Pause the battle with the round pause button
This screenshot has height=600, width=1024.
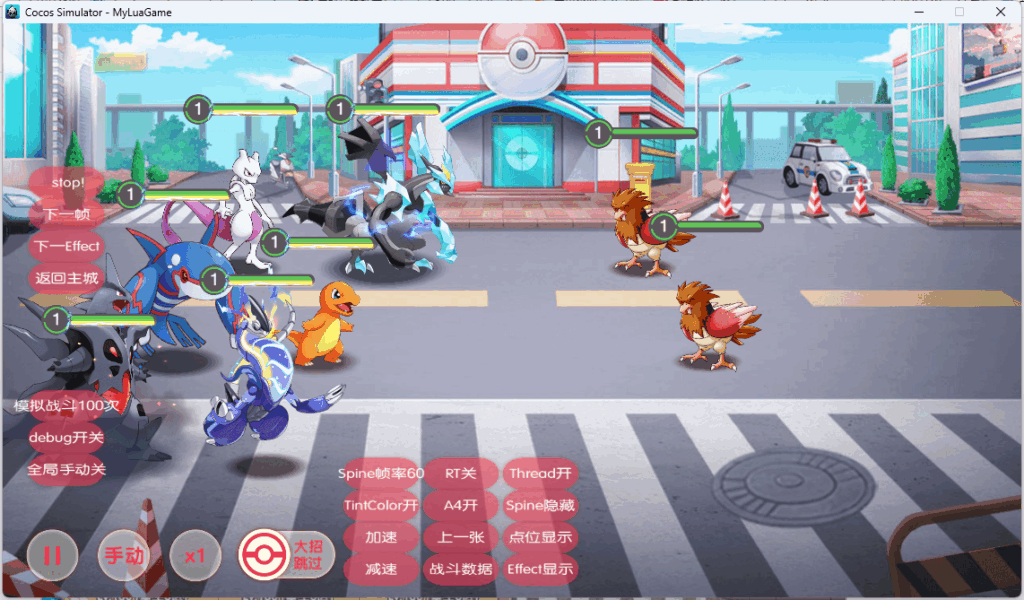(52, 555)
